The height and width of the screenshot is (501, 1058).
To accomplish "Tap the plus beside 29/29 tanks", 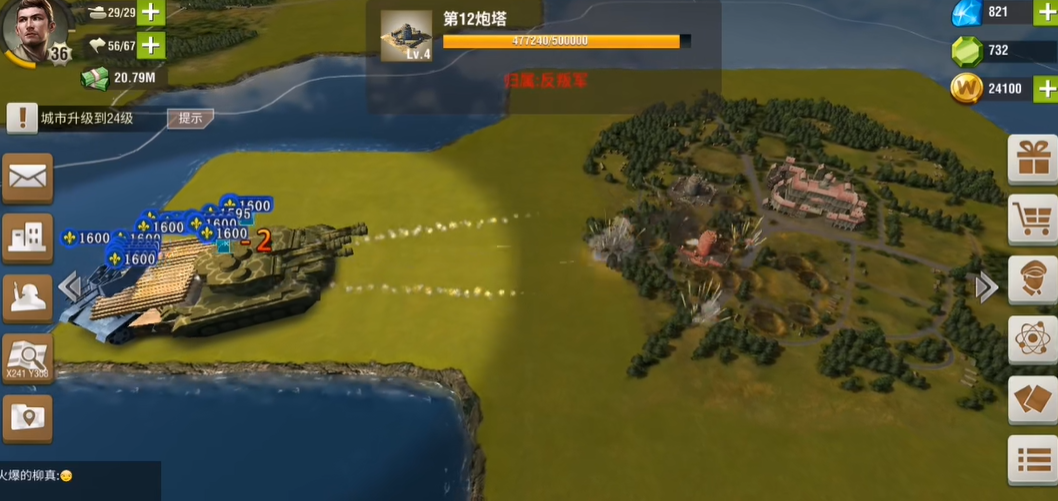I will 150,13.
